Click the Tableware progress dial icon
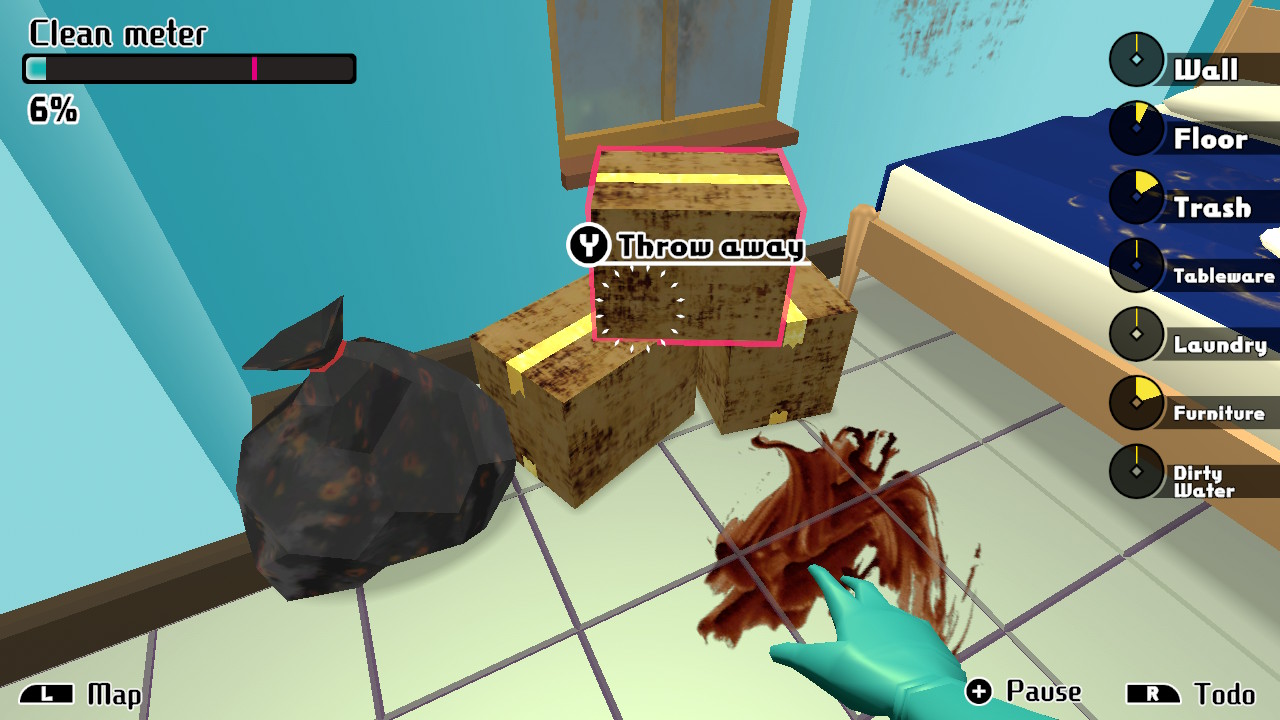1280x720 pixels. click(1136, 264)
